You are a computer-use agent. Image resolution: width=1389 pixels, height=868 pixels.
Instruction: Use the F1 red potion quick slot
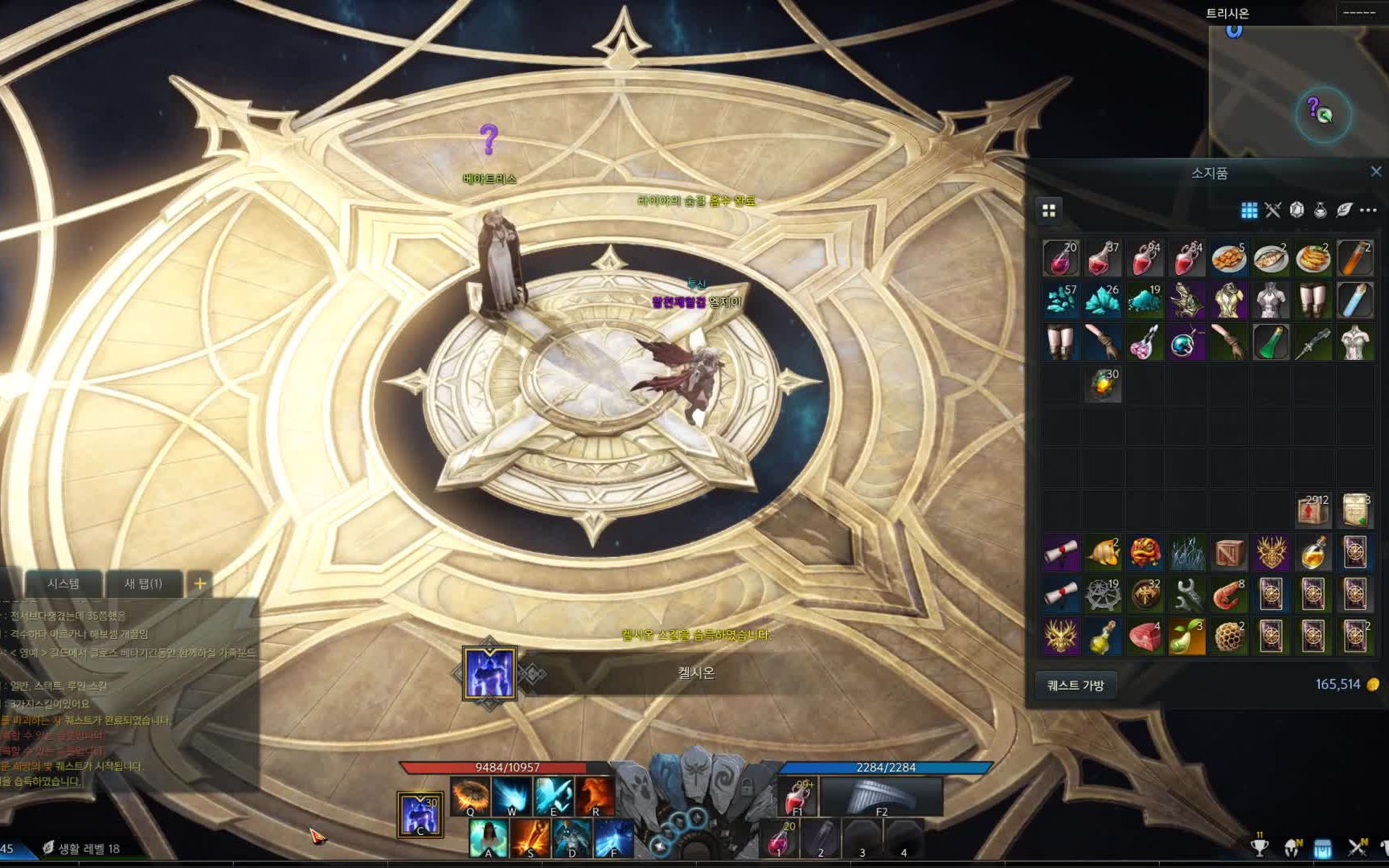pyautogui.click(x=797, y=796)
